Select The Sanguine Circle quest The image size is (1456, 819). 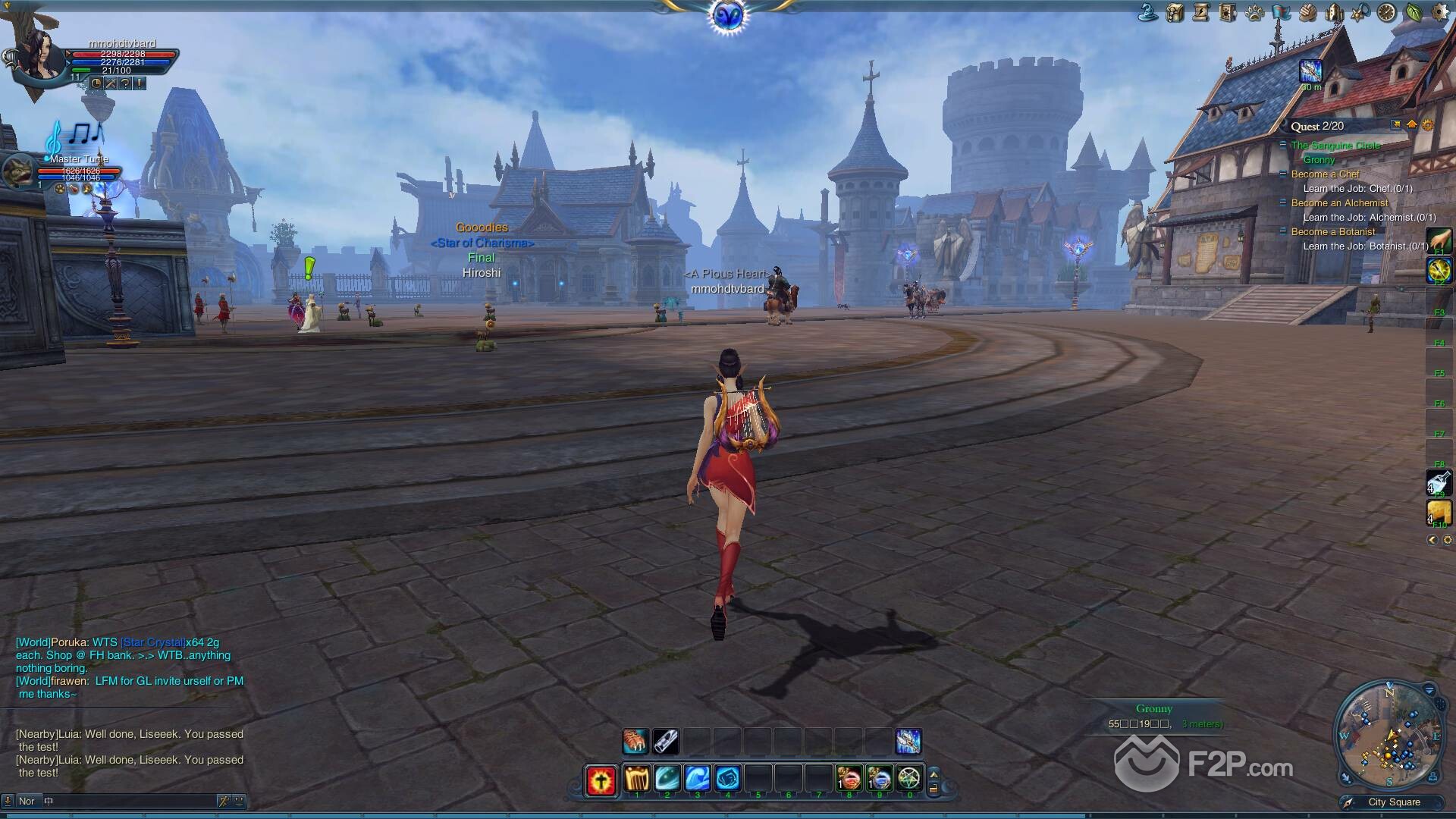pyautogui.click(x=1335, y=146)
